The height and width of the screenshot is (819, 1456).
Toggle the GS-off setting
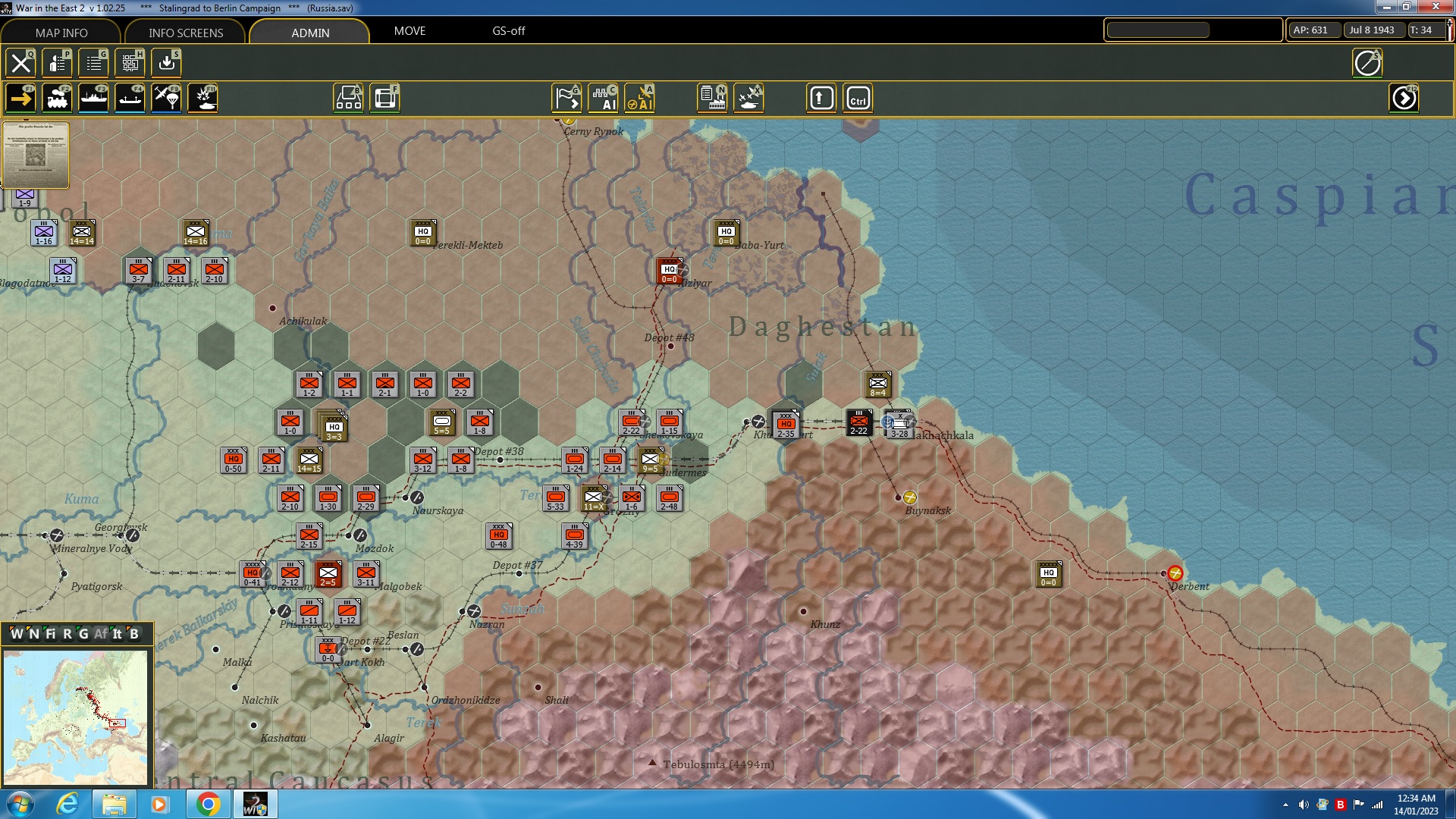(508, 31)
